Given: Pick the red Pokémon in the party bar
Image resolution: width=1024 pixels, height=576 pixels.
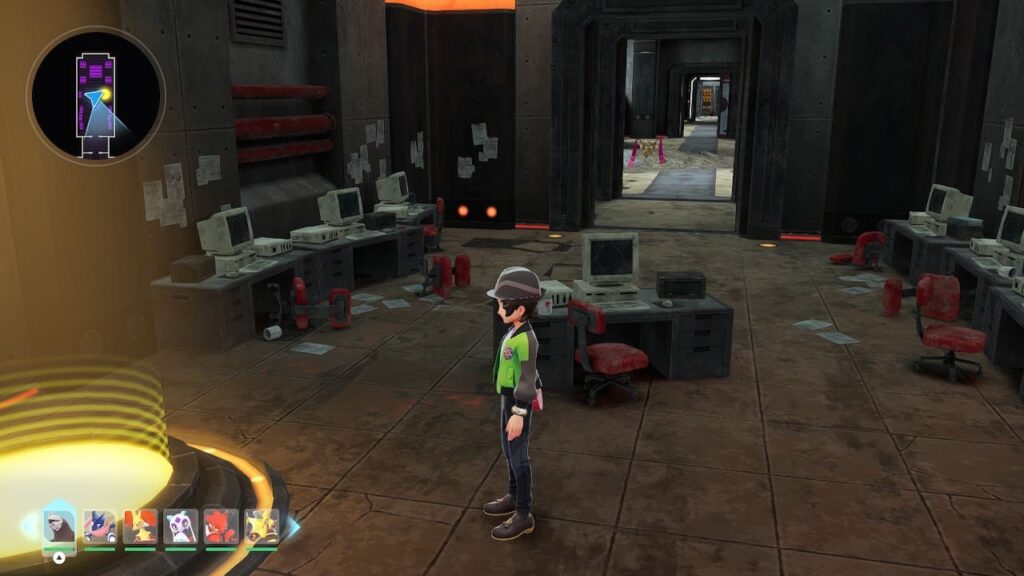Looking at the screenshot, I should pos(221,526).
